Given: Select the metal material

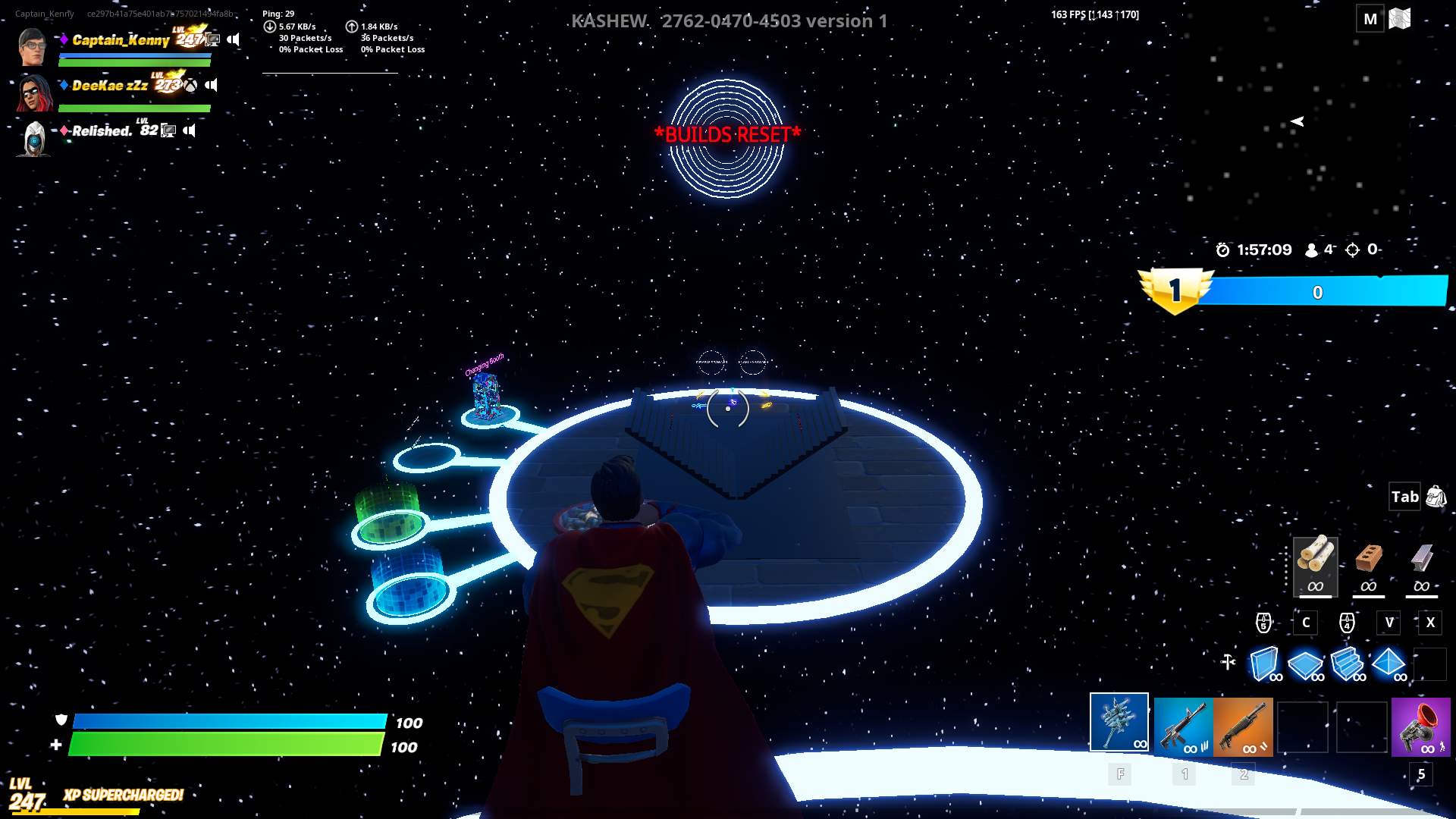Looking at the screenshot, I should (x=1422, y=565).
